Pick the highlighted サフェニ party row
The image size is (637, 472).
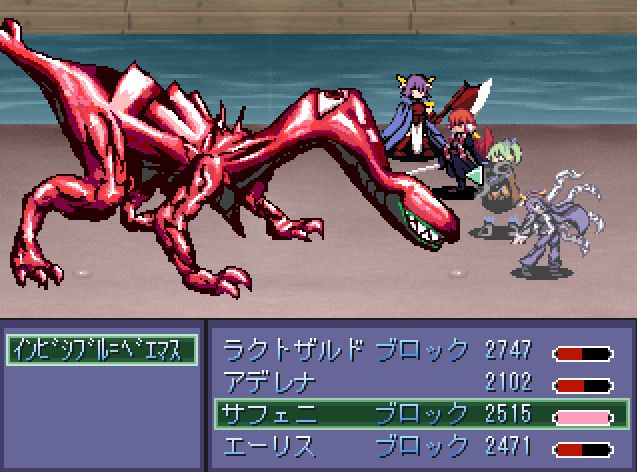coord(417,413)
